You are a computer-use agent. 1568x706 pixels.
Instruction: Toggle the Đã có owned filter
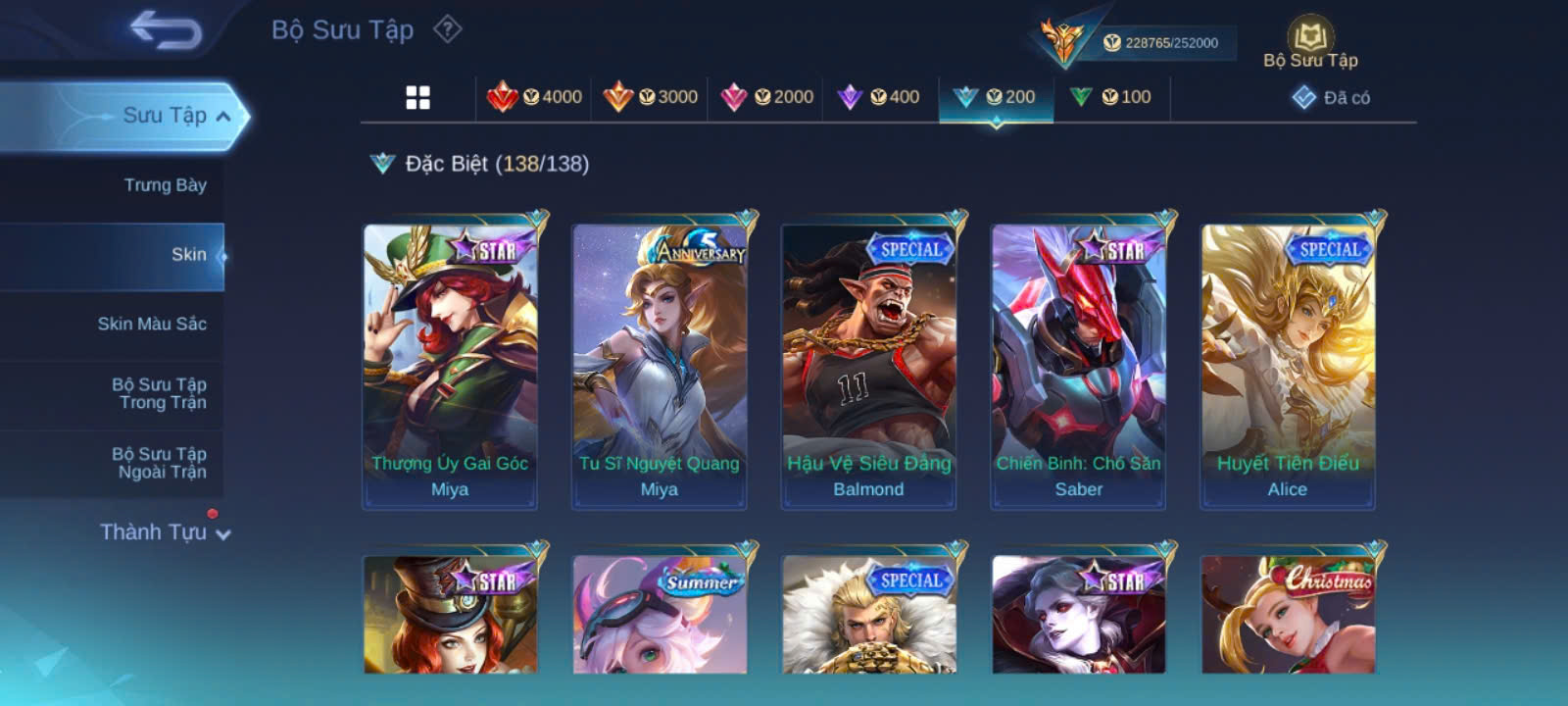[1332, 97]
